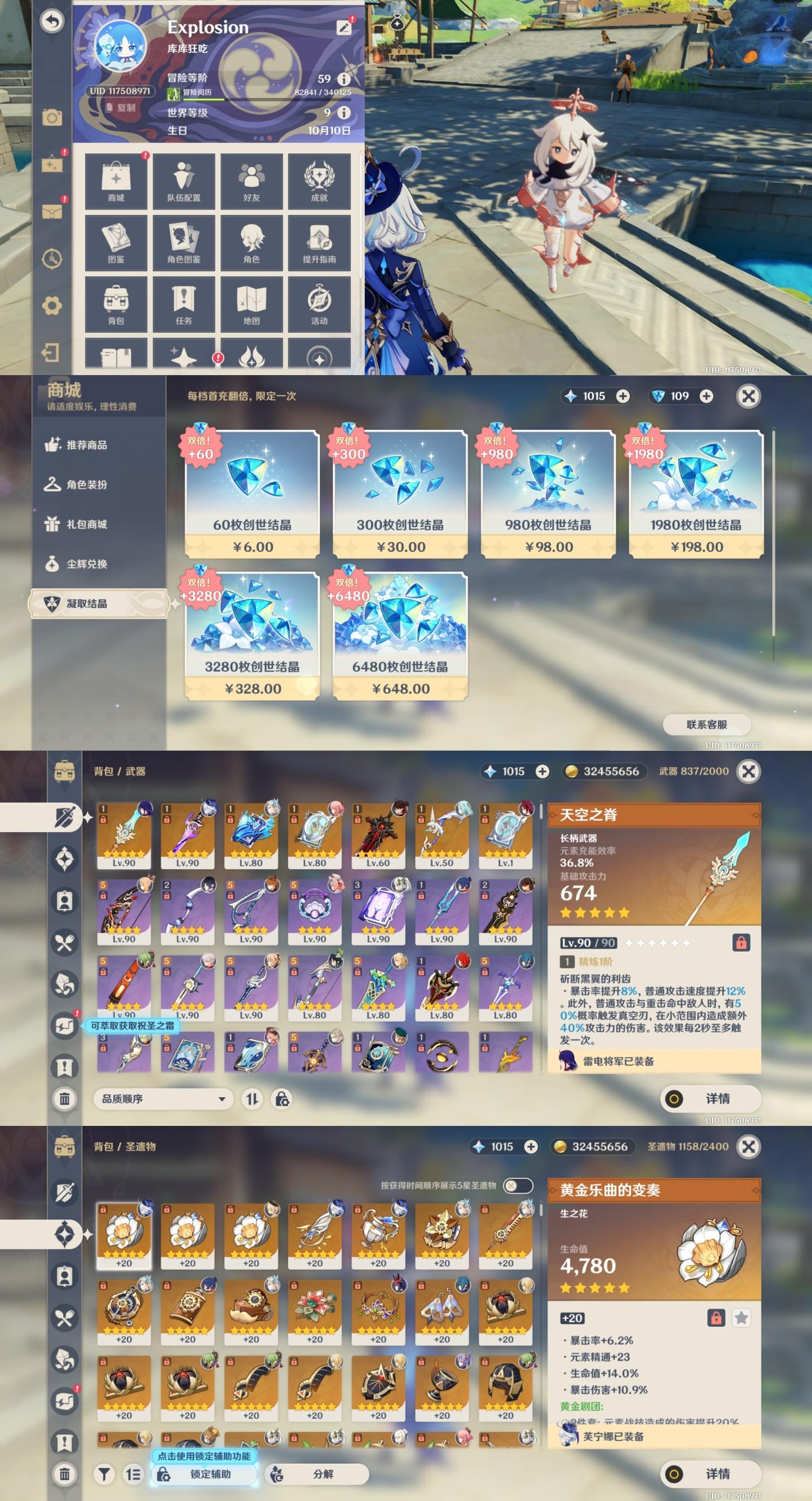Open the 地图 map tile
Viewport: 812px width, 1501px height.
coord(251,304)
